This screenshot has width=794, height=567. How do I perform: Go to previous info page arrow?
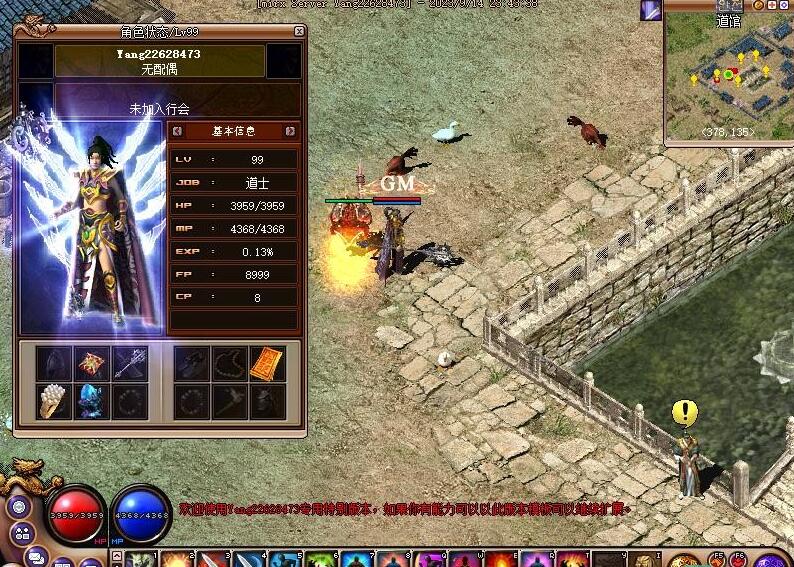click(177, 131)
